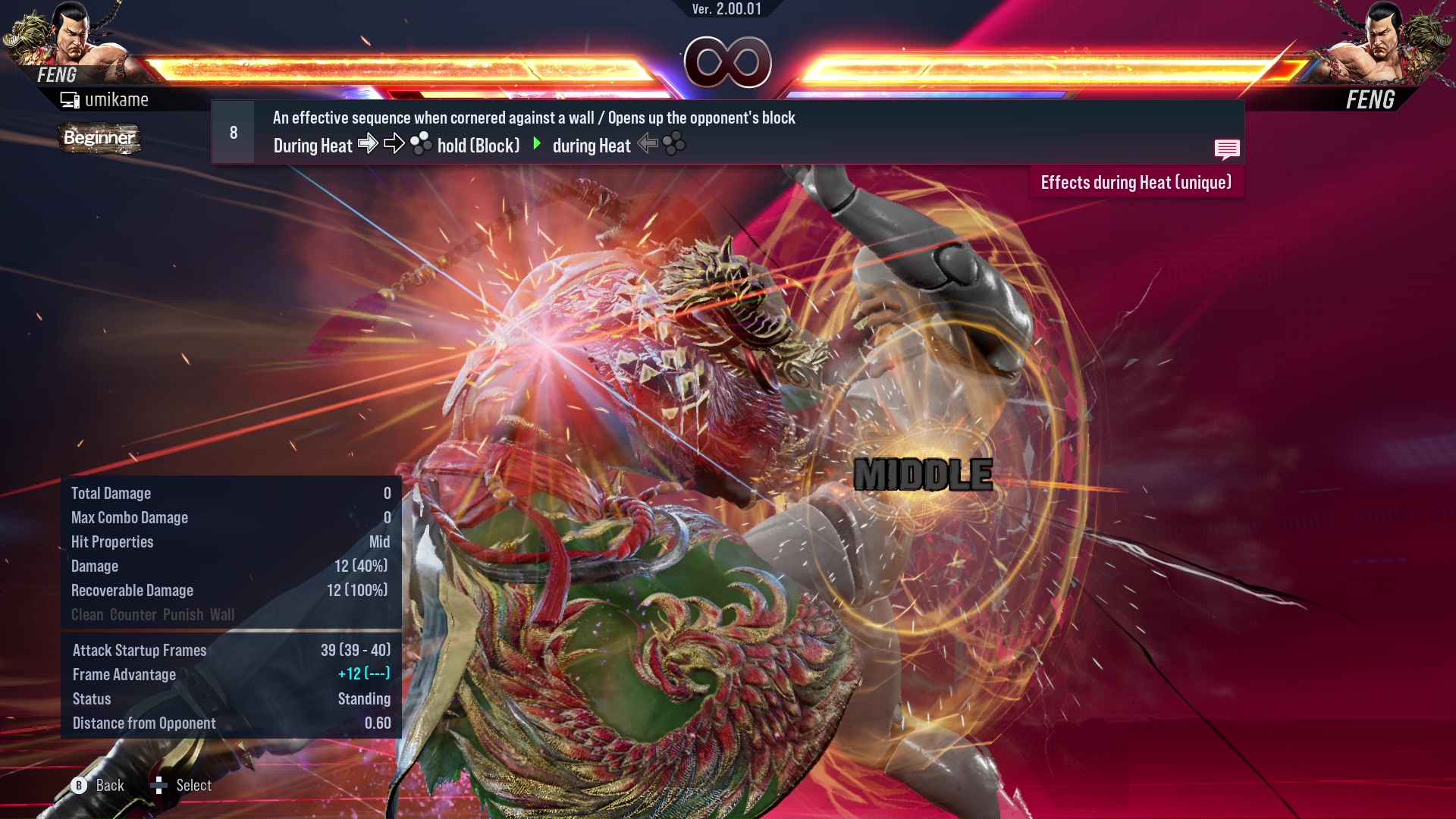Click the umikame player name label
The width and height of the screenshot is (1456, 819).
pos(118,99)
